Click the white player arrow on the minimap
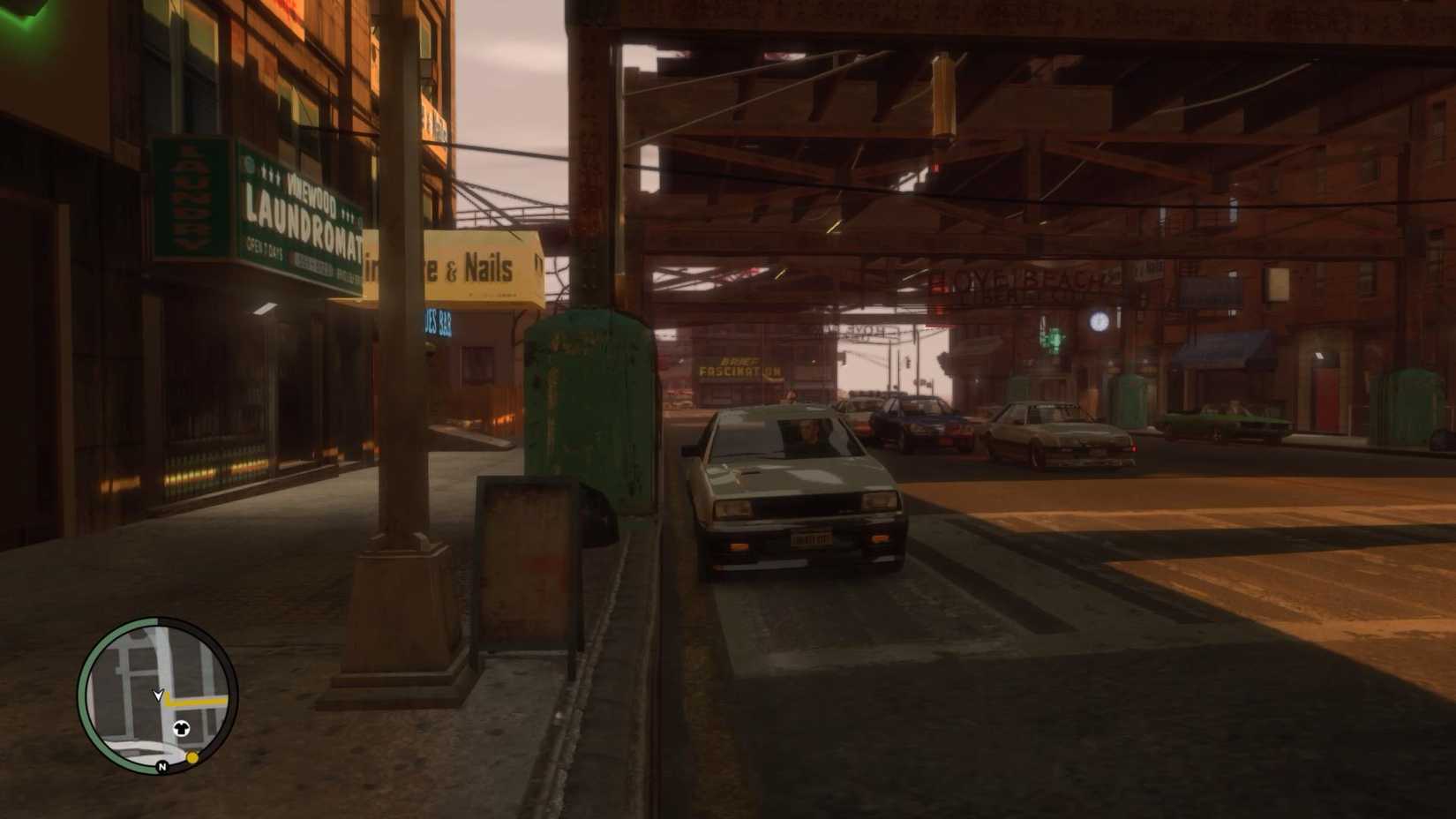The image size is (1456, 819). click(159, 695)
